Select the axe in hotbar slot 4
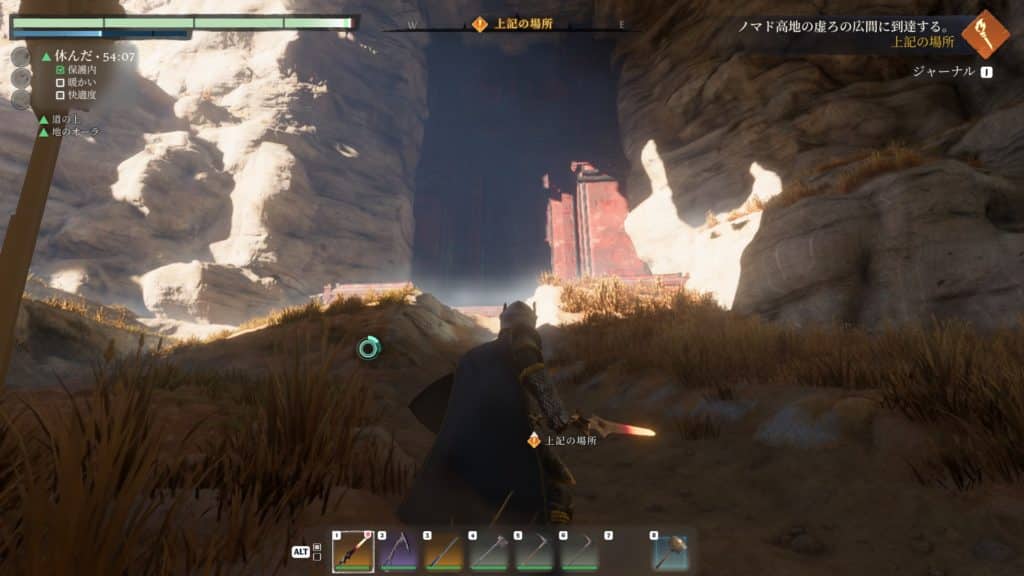1024x576 pixels. pyautogui.click(x=488, y=551)
